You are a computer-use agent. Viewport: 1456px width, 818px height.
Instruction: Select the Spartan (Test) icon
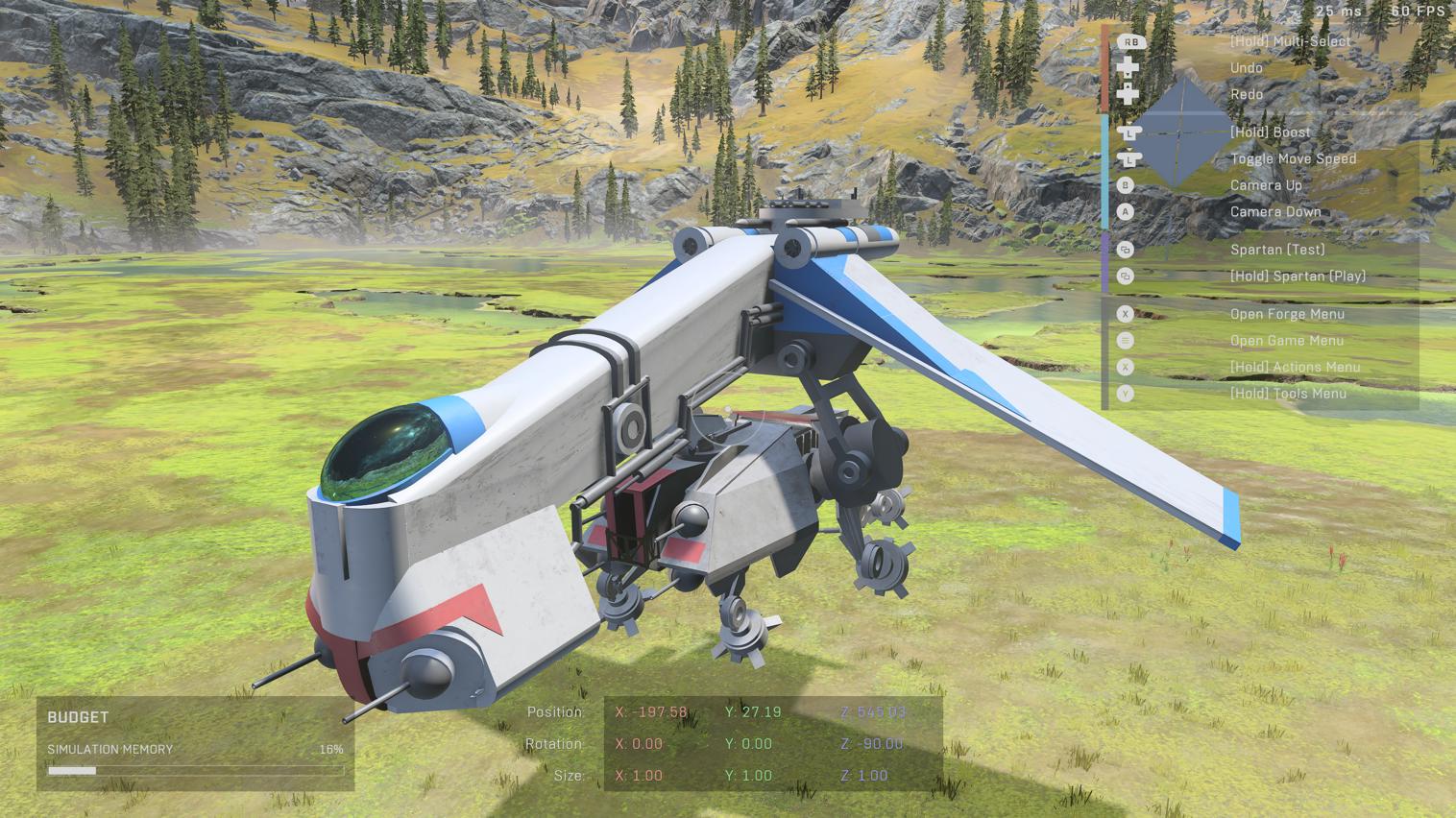(1126, 249)
